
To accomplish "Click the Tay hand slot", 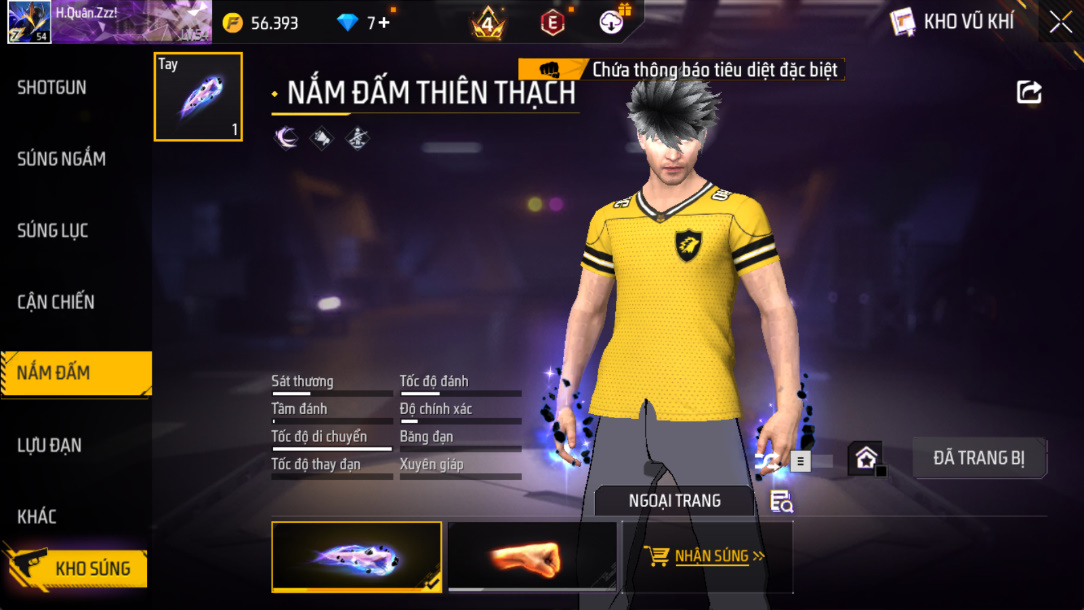I will click(198, 97).
